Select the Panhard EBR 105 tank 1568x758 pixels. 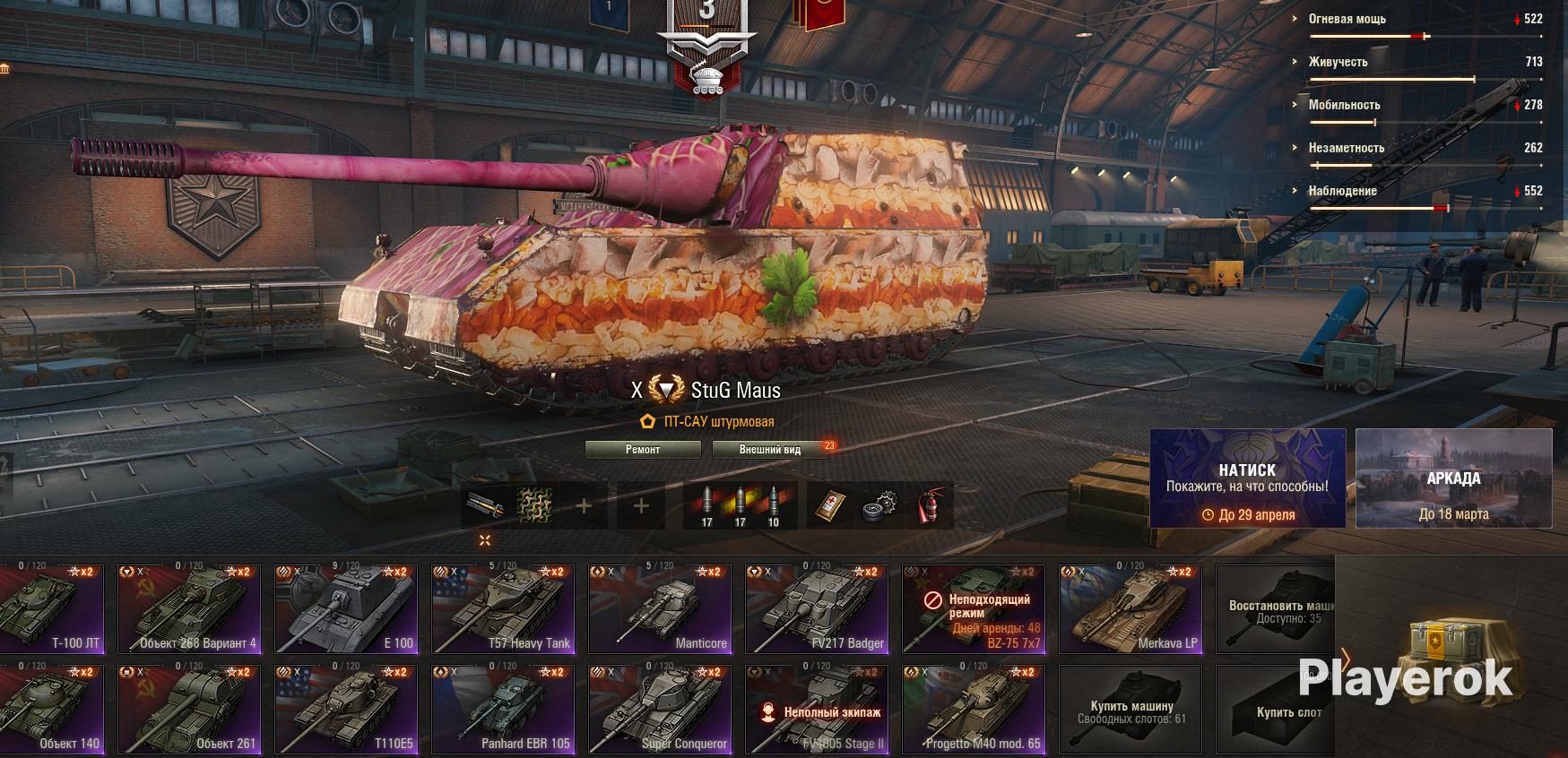[x=503, y=709]
